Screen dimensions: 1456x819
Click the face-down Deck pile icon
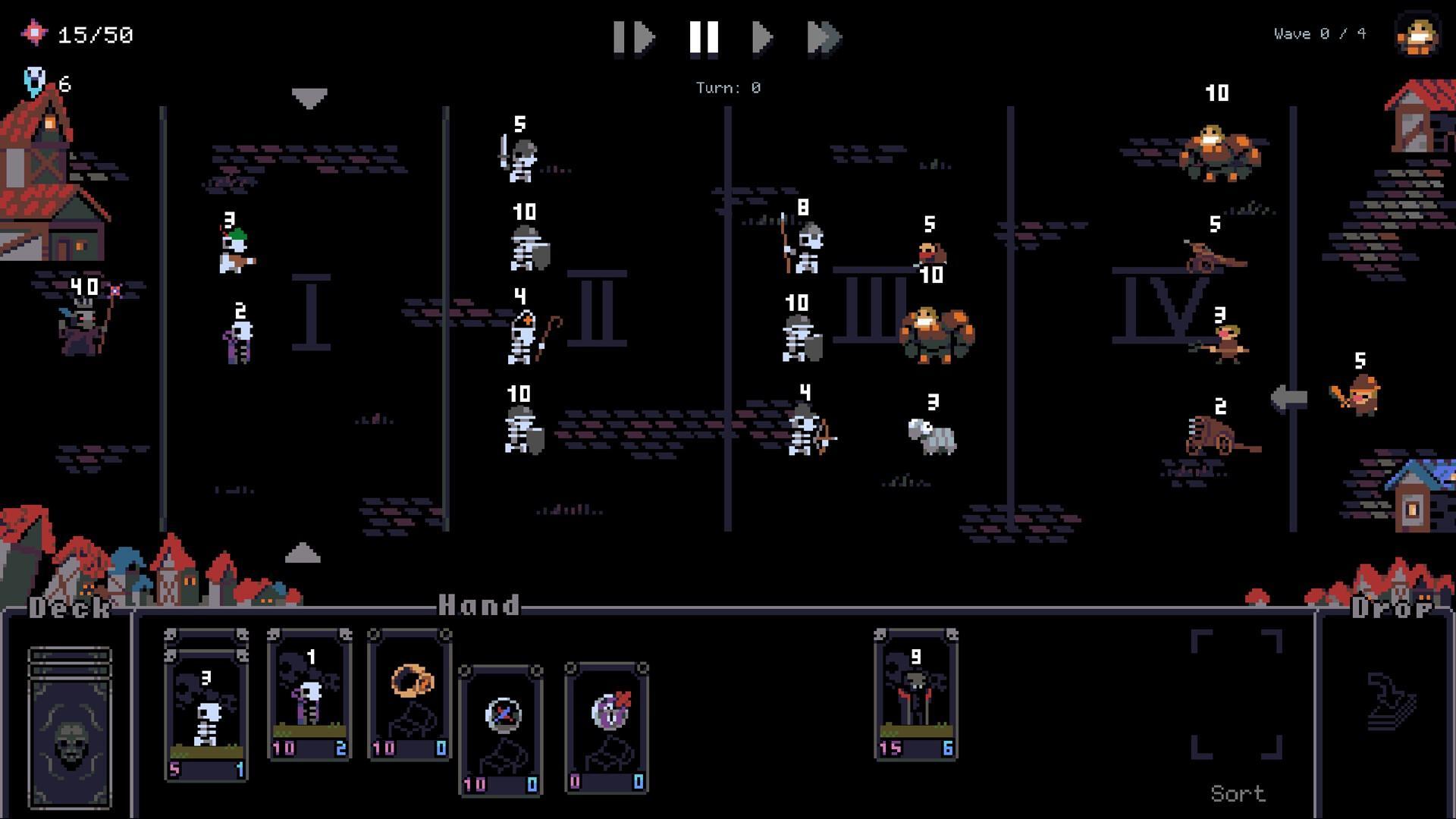coord(72,724)
